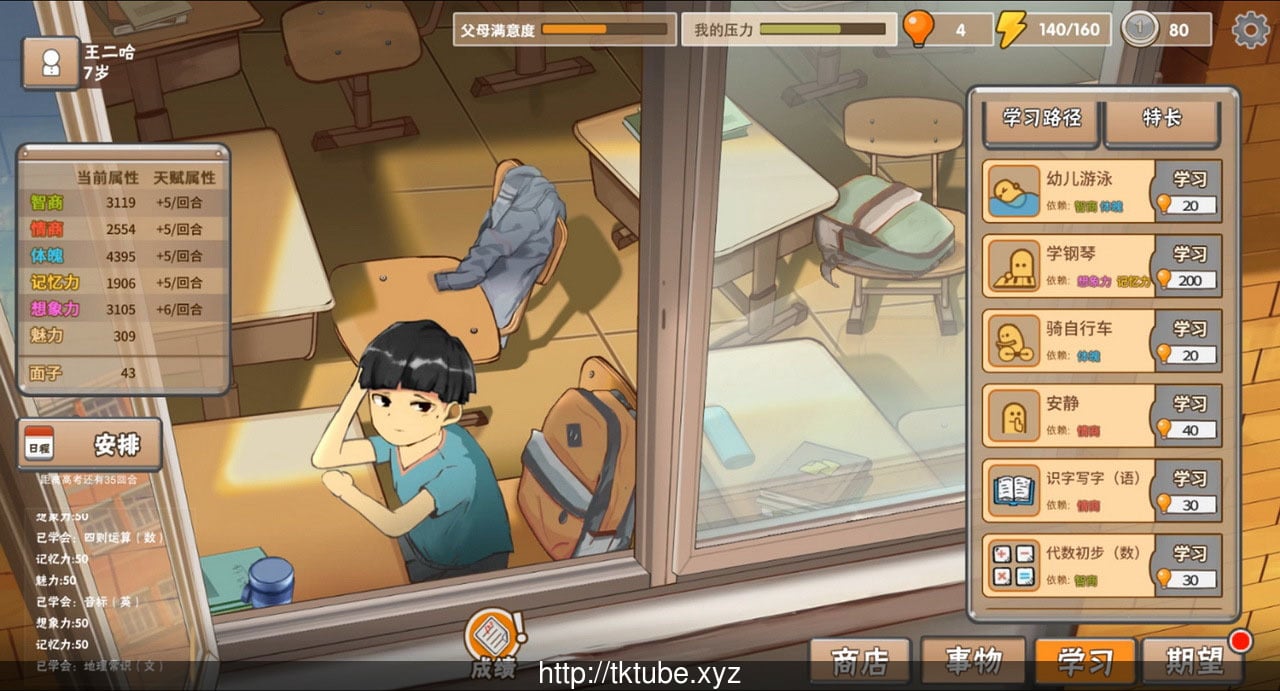Screen dimensions: 1280x691
Task: Study 代数初步（数）
Action: click(x=1189, y=566)
